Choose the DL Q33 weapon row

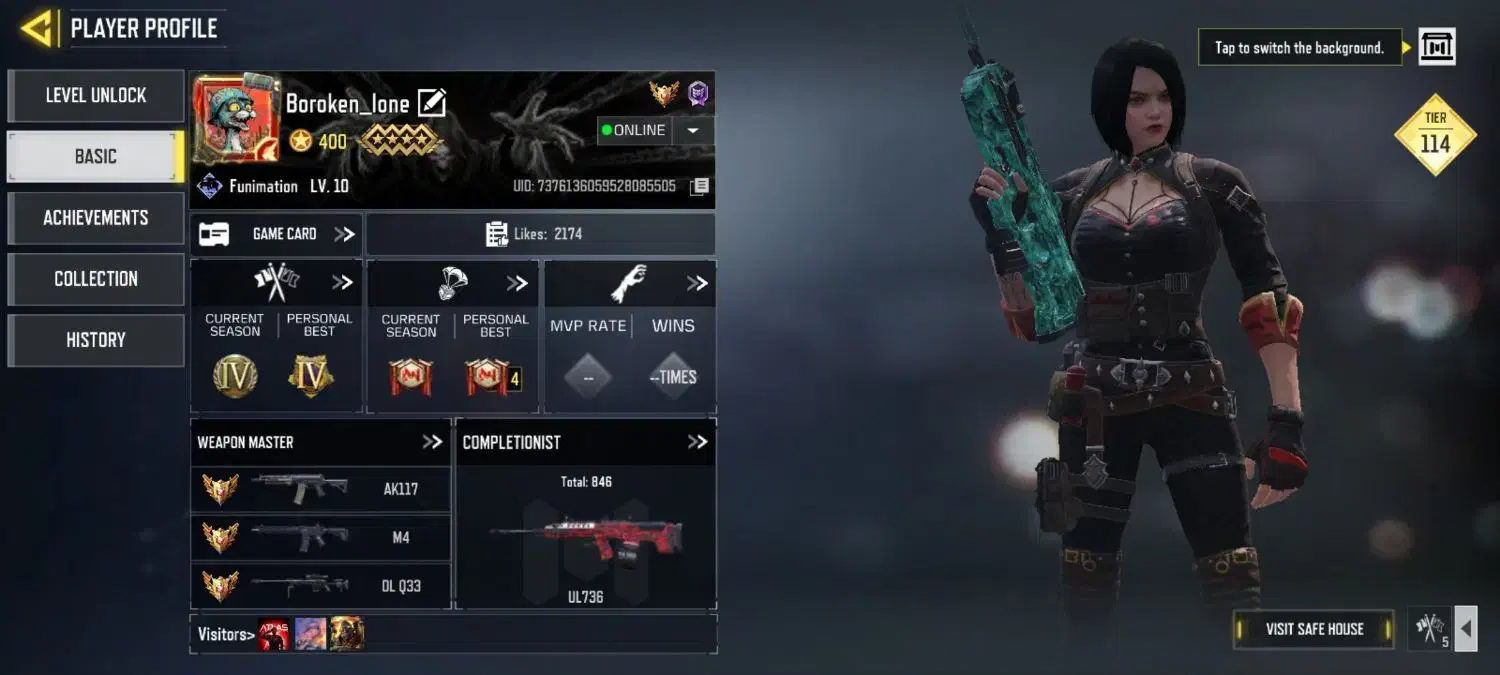coord(320,586)
